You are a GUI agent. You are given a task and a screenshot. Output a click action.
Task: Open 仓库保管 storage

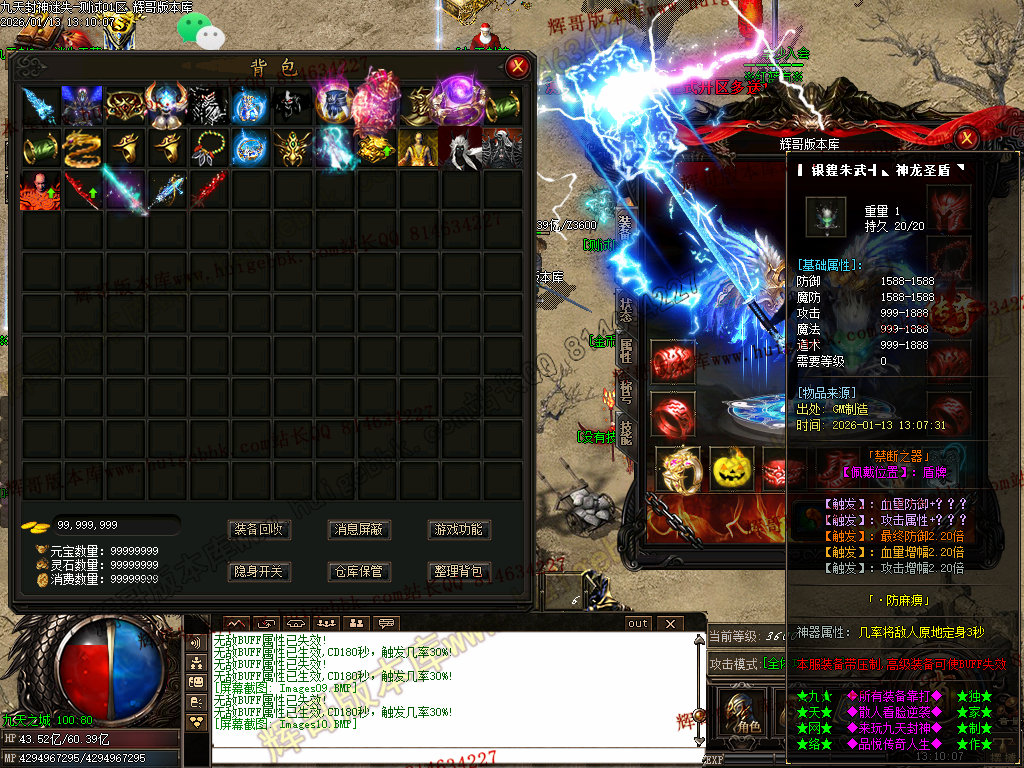[x=358, y=571]
